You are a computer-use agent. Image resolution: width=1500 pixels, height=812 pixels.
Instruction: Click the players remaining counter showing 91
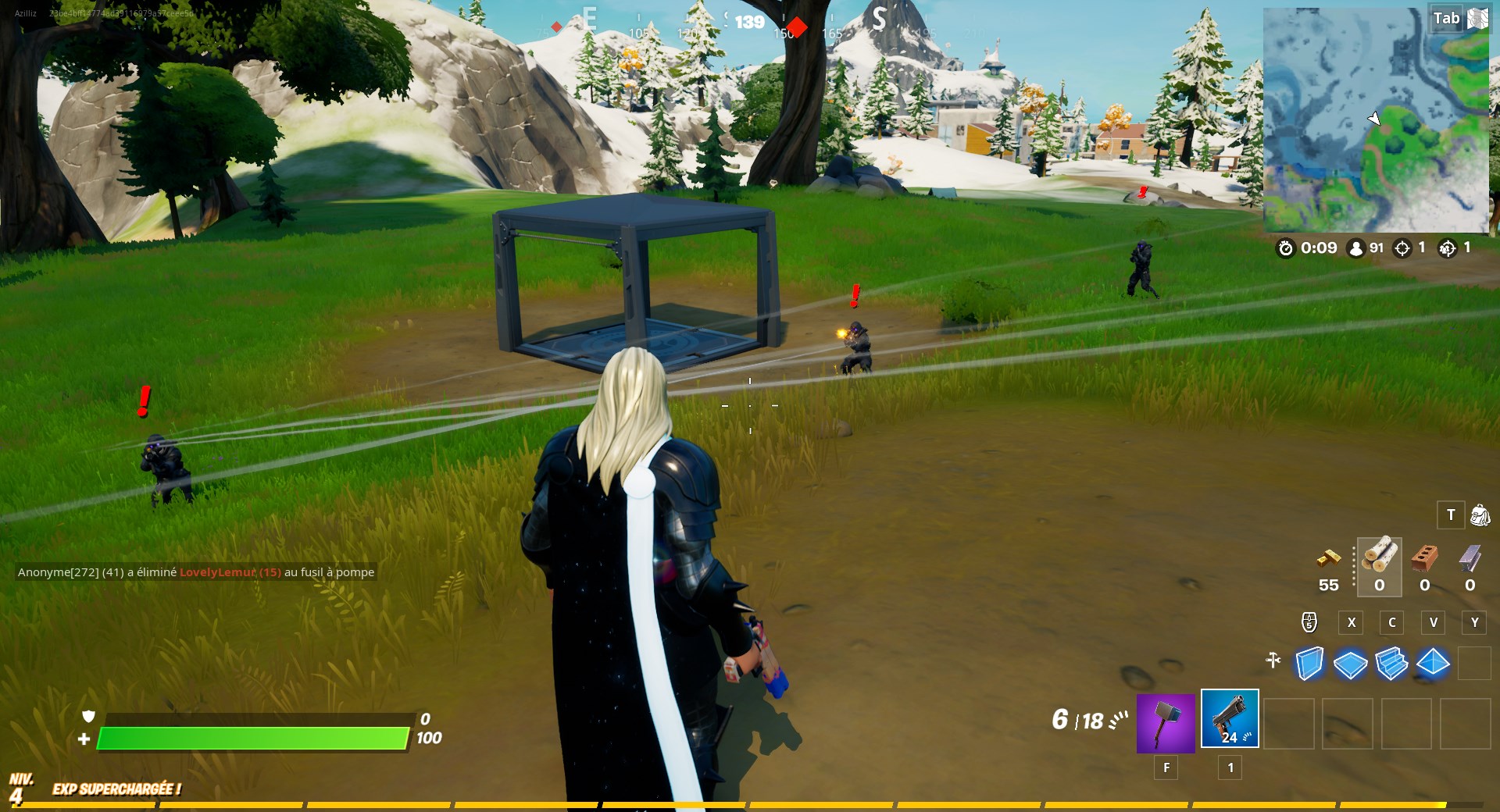[1367, 249]
